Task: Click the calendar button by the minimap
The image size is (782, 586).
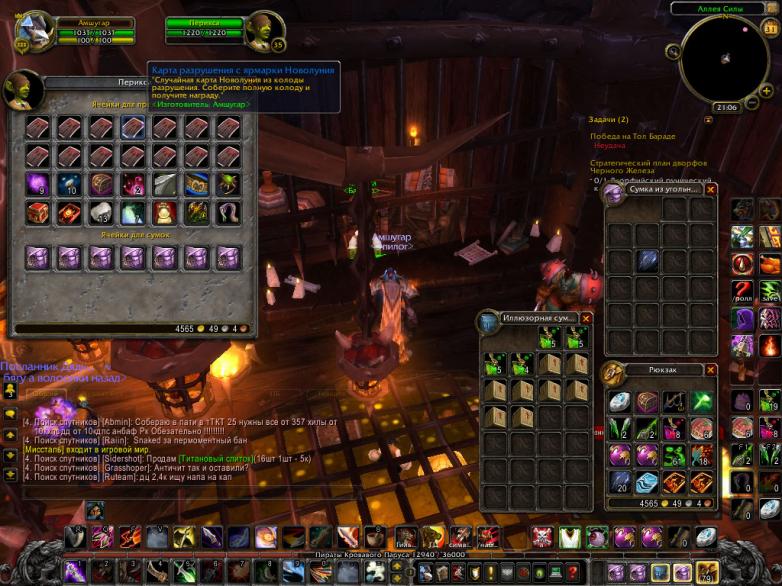Action: click(x=770, y=28)
